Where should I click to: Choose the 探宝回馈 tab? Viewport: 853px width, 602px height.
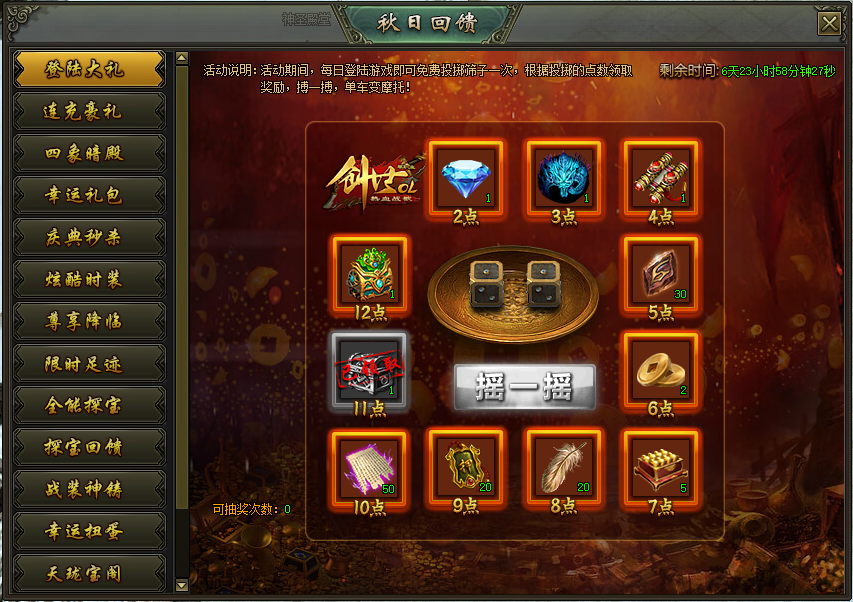pos(89,447)
